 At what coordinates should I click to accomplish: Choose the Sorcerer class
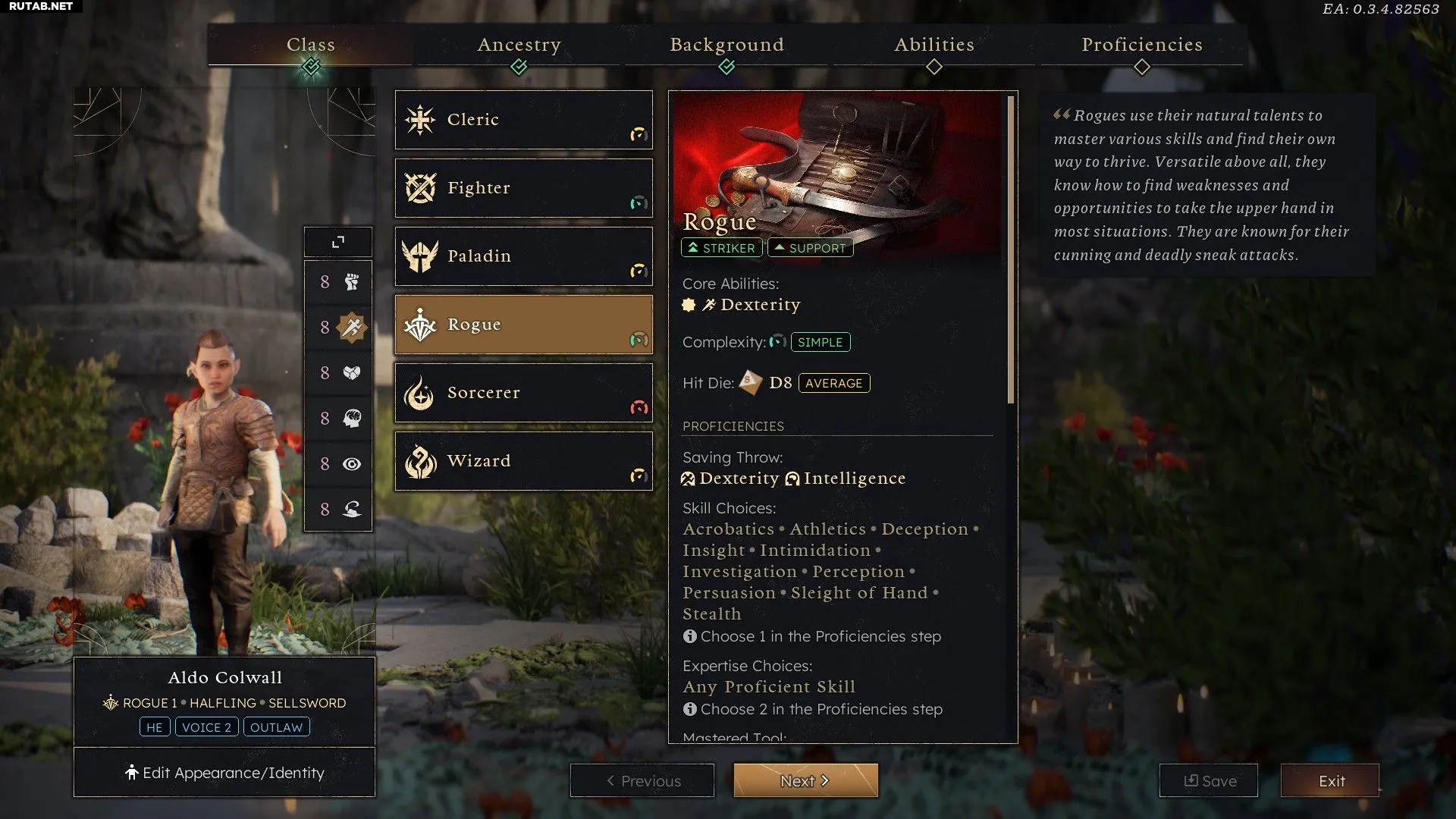(523, 393)
